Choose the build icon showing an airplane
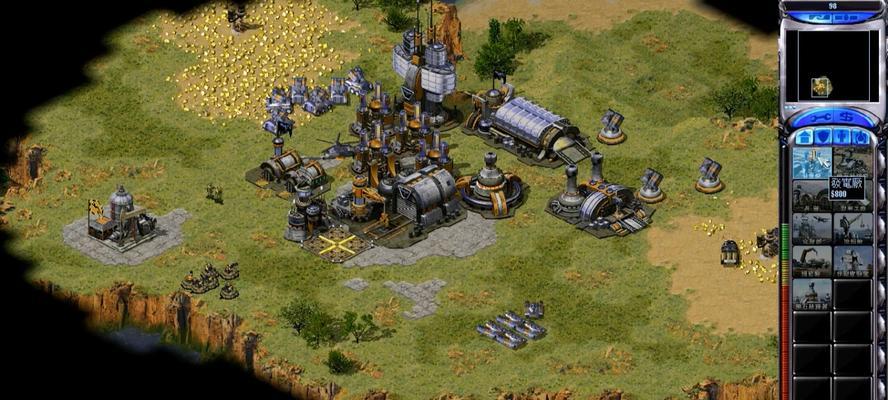The image size is (888, 400). pos(812,228)
